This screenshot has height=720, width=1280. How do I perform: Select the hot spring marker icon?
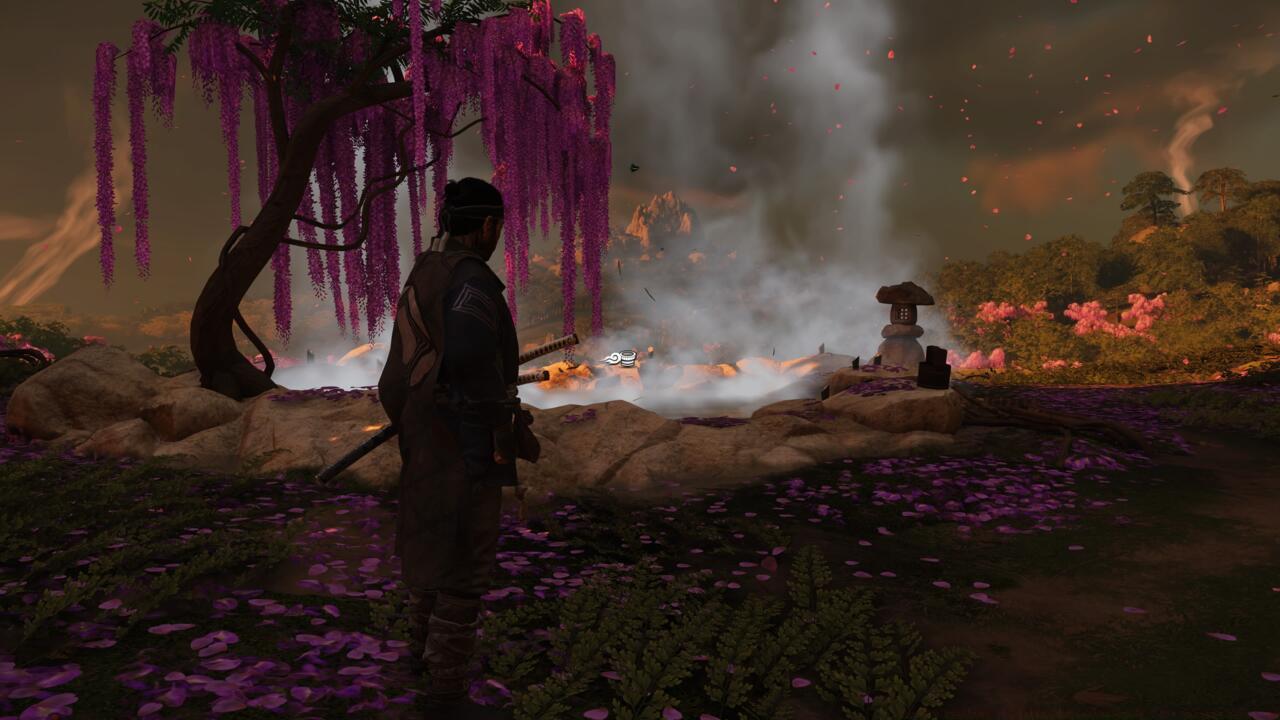tap(622, 358)
